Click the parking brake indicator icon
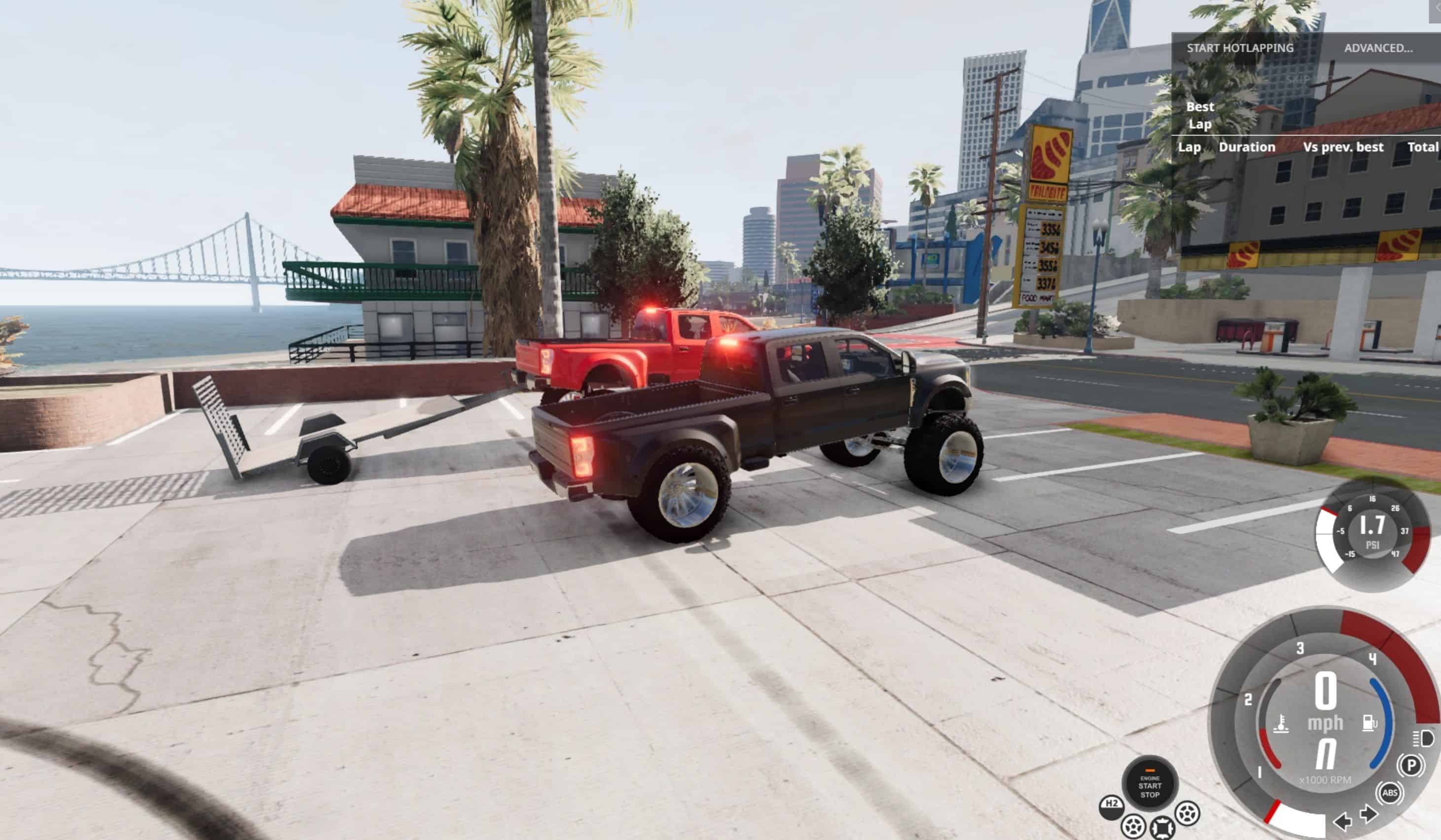 click(x=1411, y=765)
